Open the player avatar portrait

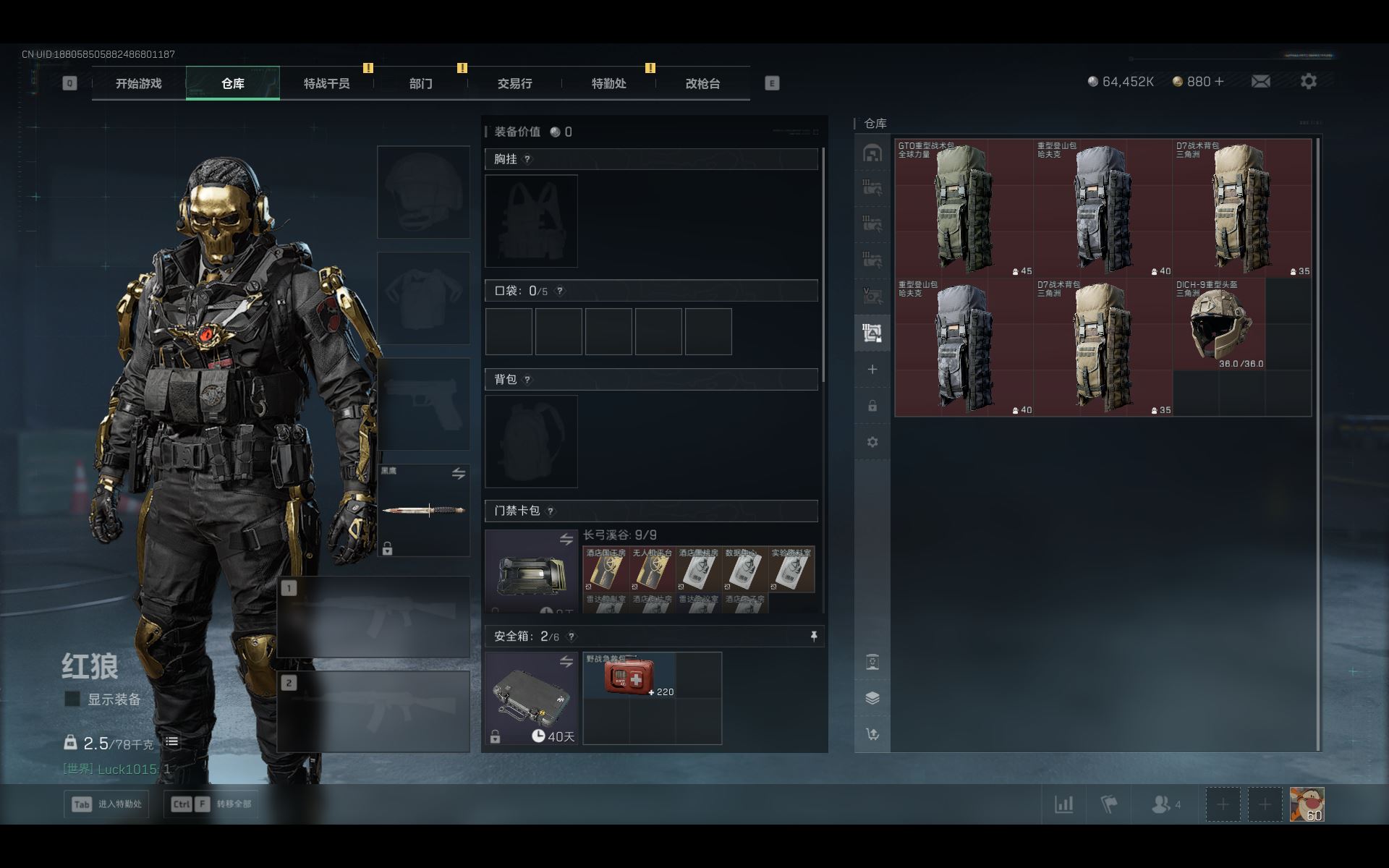[x=1307, y=804]
